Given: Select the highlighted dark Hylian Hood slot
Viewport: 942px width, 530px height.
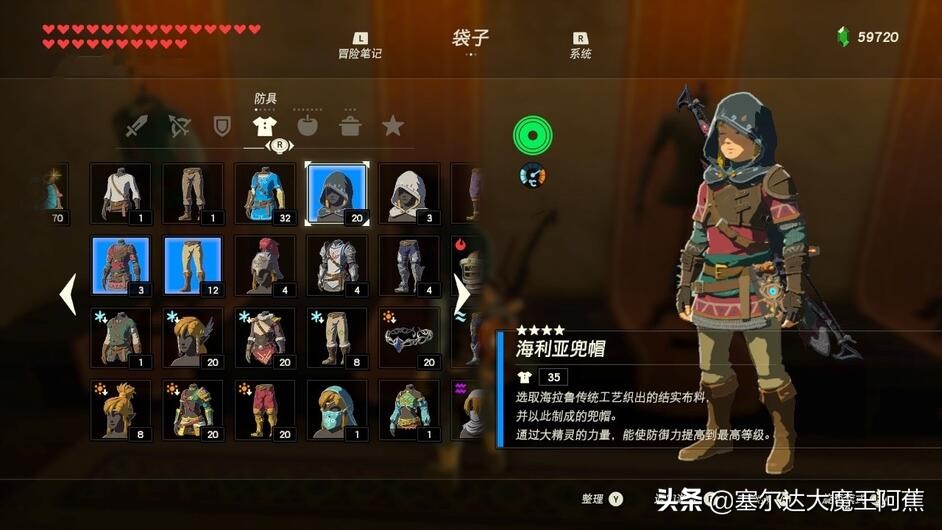Looking at the screenshot, I should tap(337, 194).
